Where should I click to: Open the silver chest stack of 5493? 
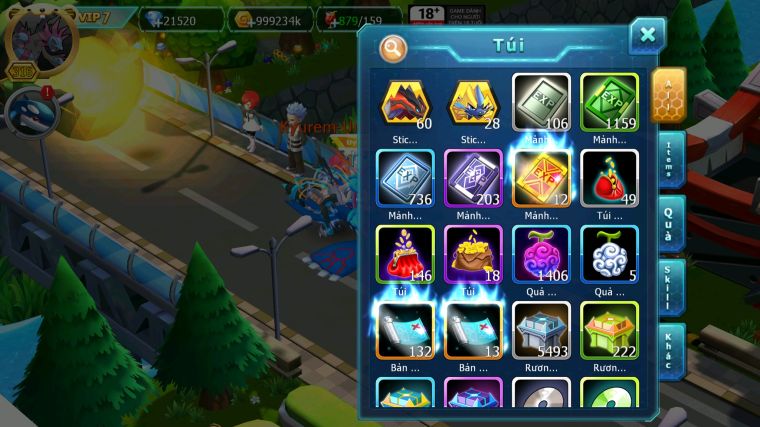[541, 330]
